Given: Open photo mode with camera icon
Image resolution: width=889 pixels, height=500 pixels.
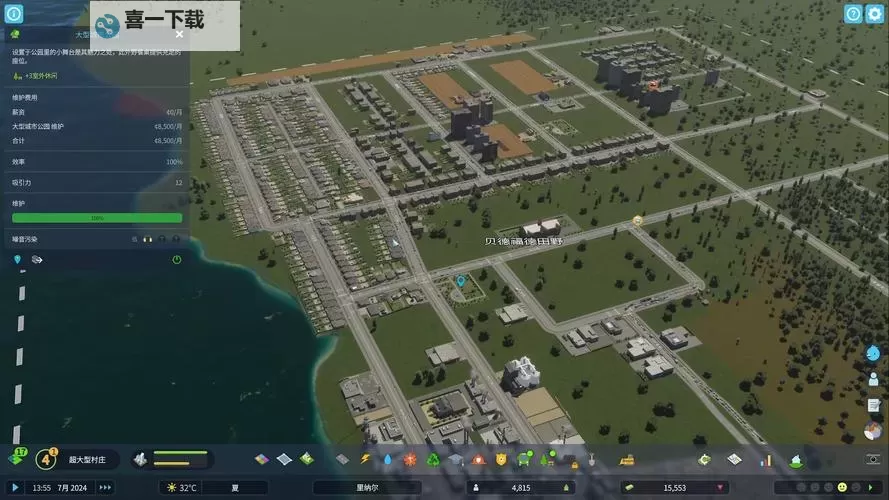Looking at the screenshot, I should (x=874, y=459).
